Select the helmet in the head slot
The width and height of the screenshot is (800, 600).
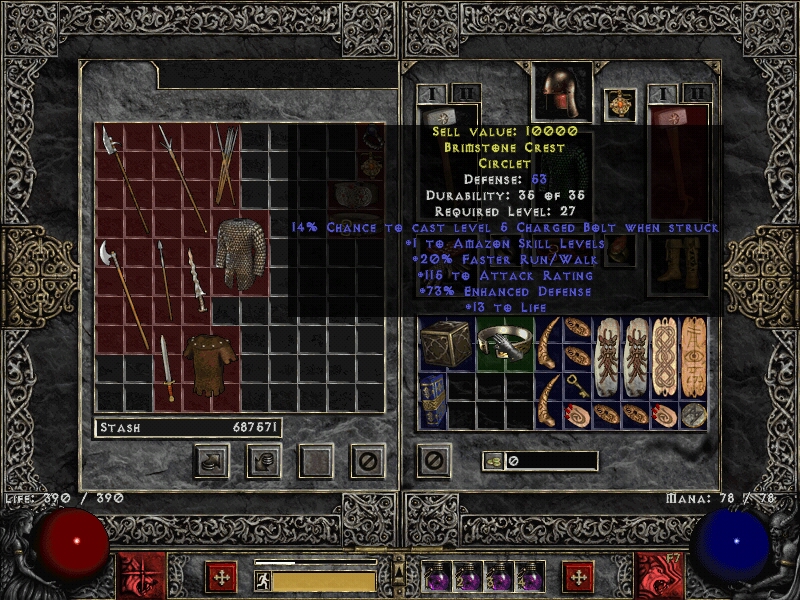(562, 93)
